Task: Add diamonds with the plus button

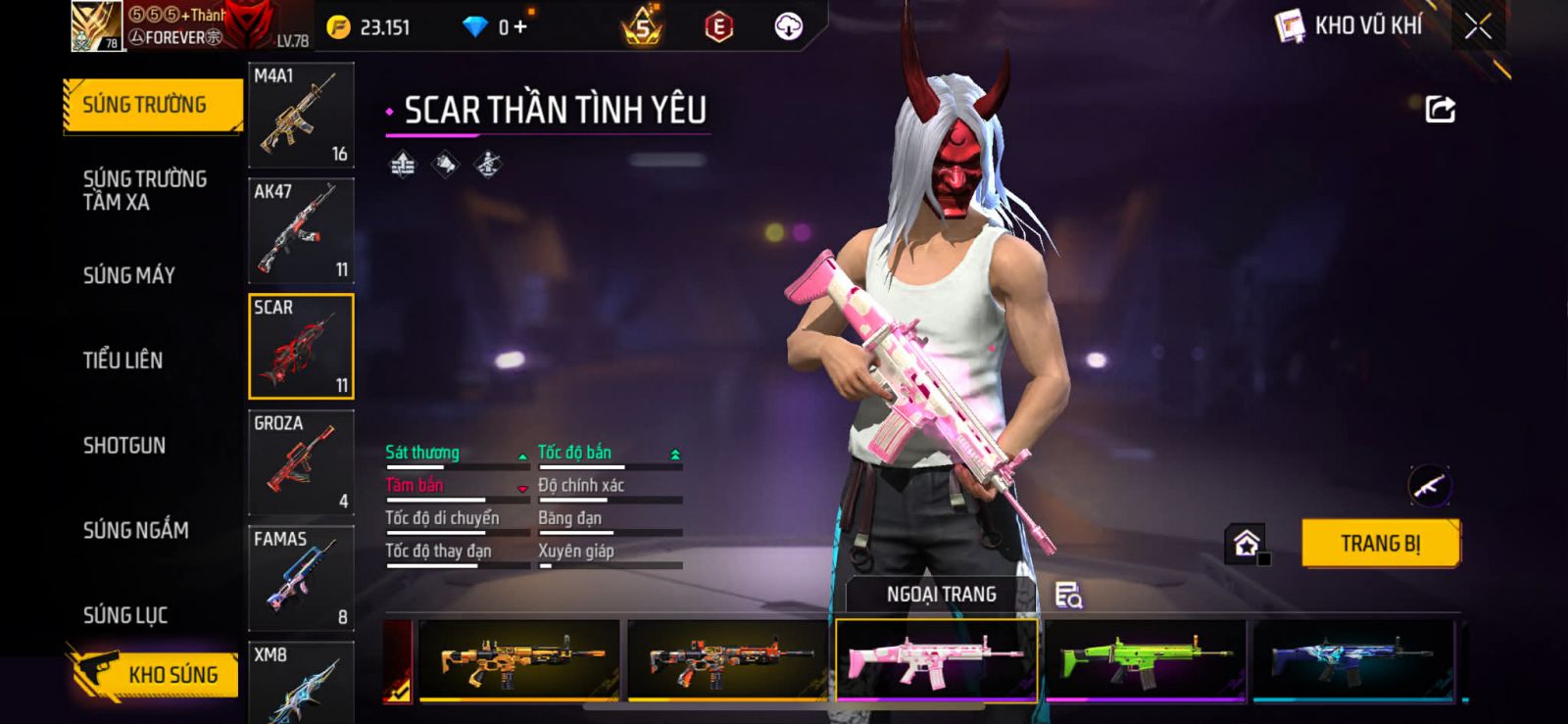Action: click(x=520, y=27)
